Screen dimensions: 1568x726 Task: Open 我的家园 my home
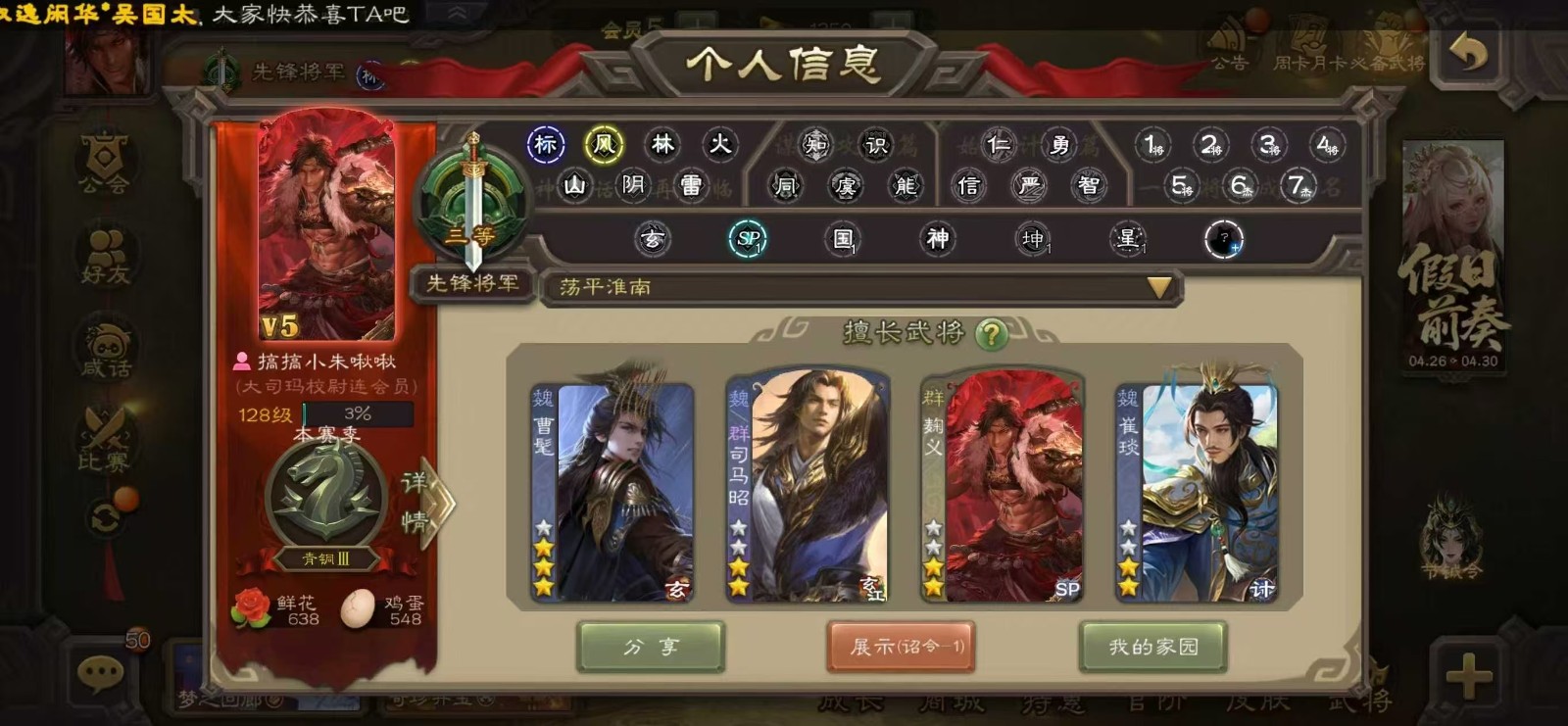[1152, 647]
